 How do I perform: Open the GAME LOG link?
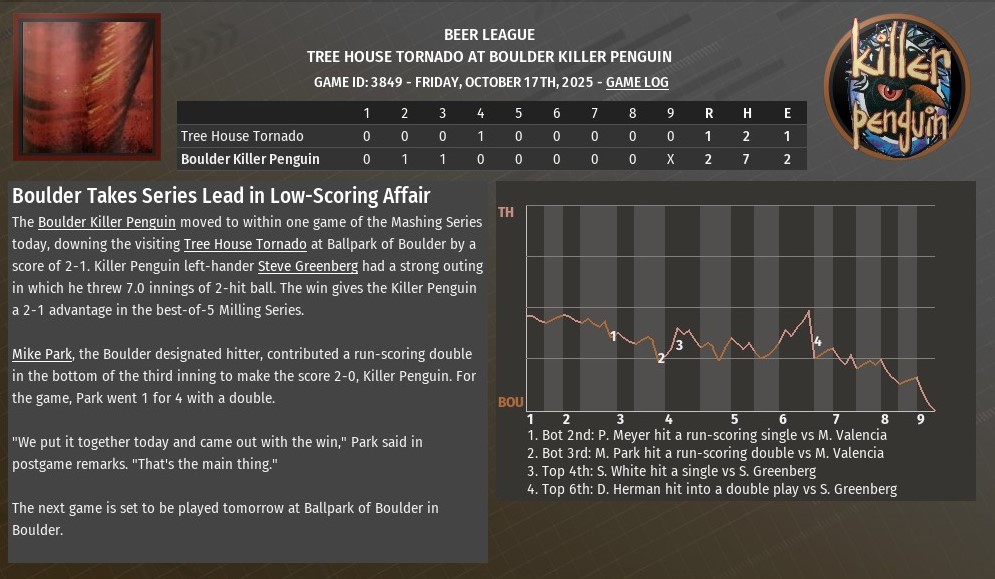coord(637,83)
